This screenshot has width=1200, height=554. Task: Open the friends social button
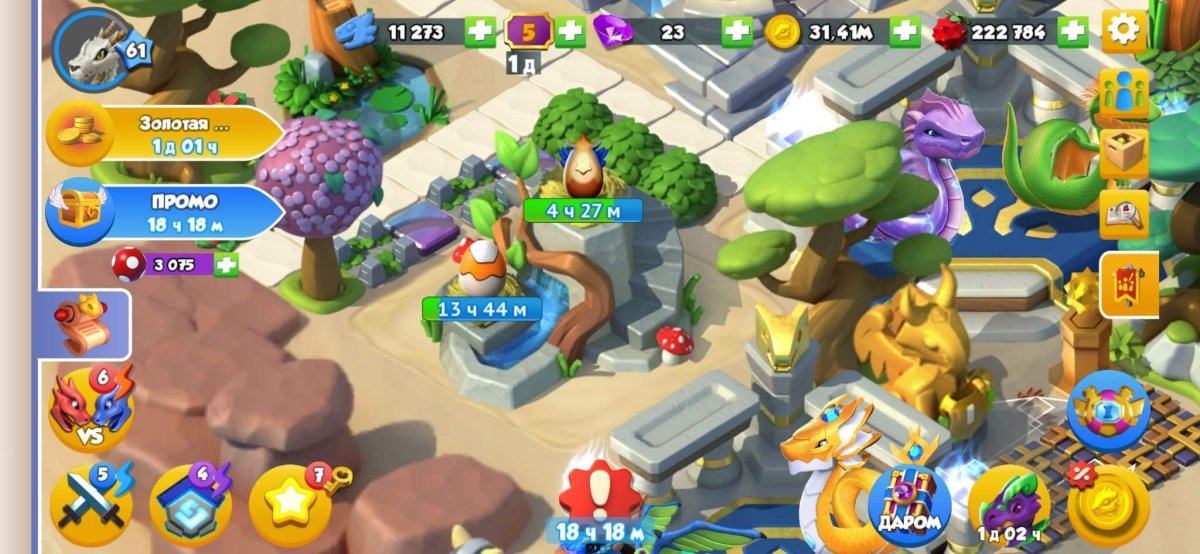pos(1124,95)
